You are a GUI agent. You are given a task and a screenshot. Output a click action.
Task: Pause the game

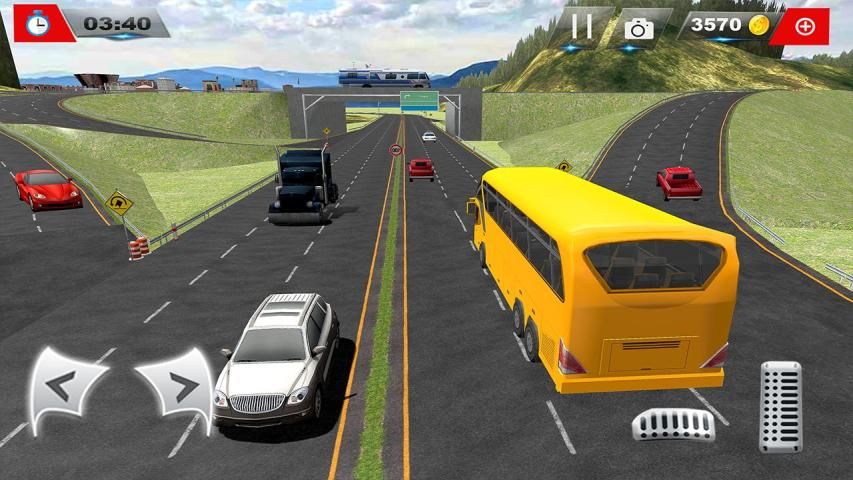pyautogui.click(x=581, y=26)
